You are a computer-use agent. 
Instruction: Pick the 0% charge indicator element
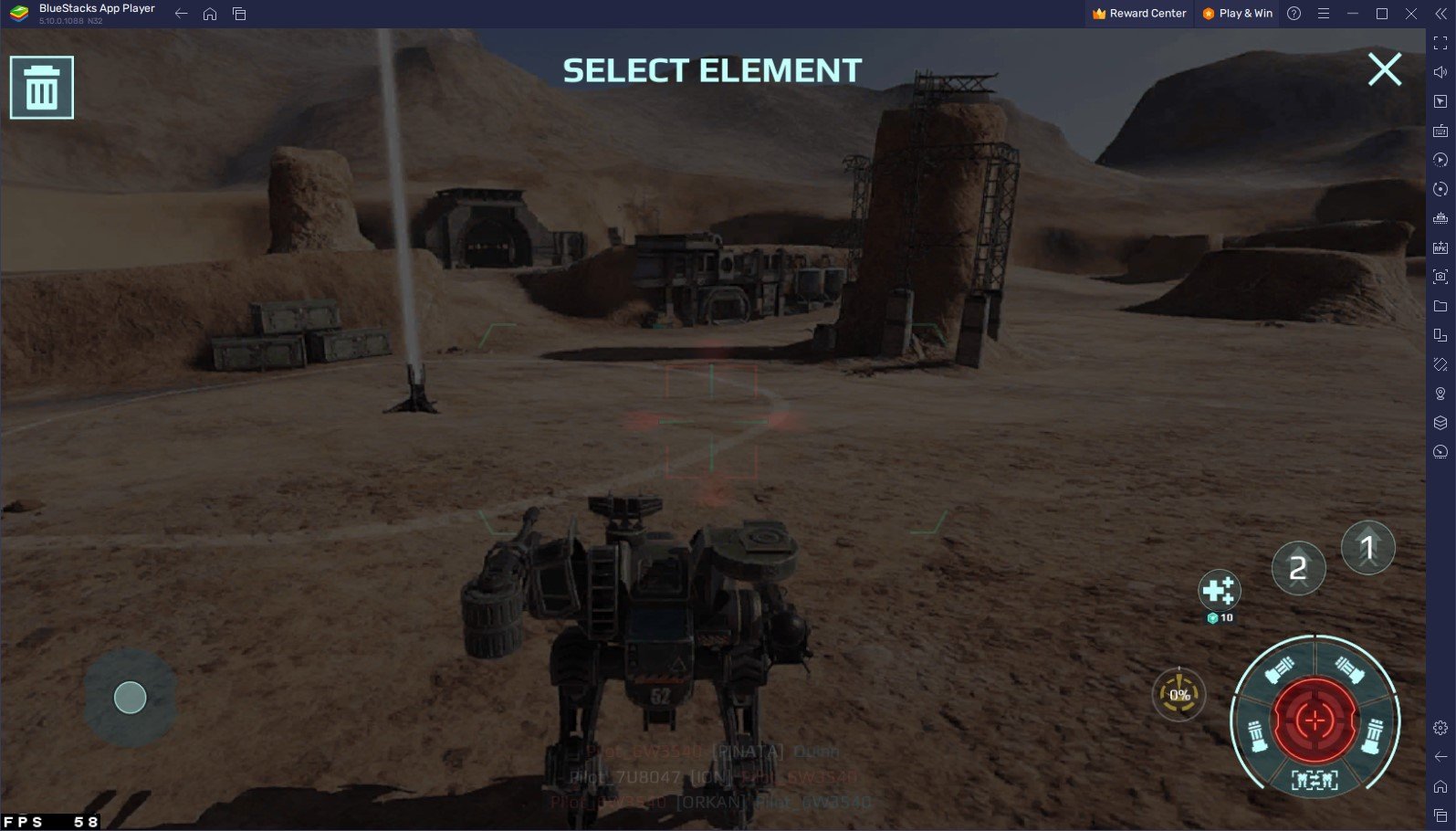point(1178,695)
